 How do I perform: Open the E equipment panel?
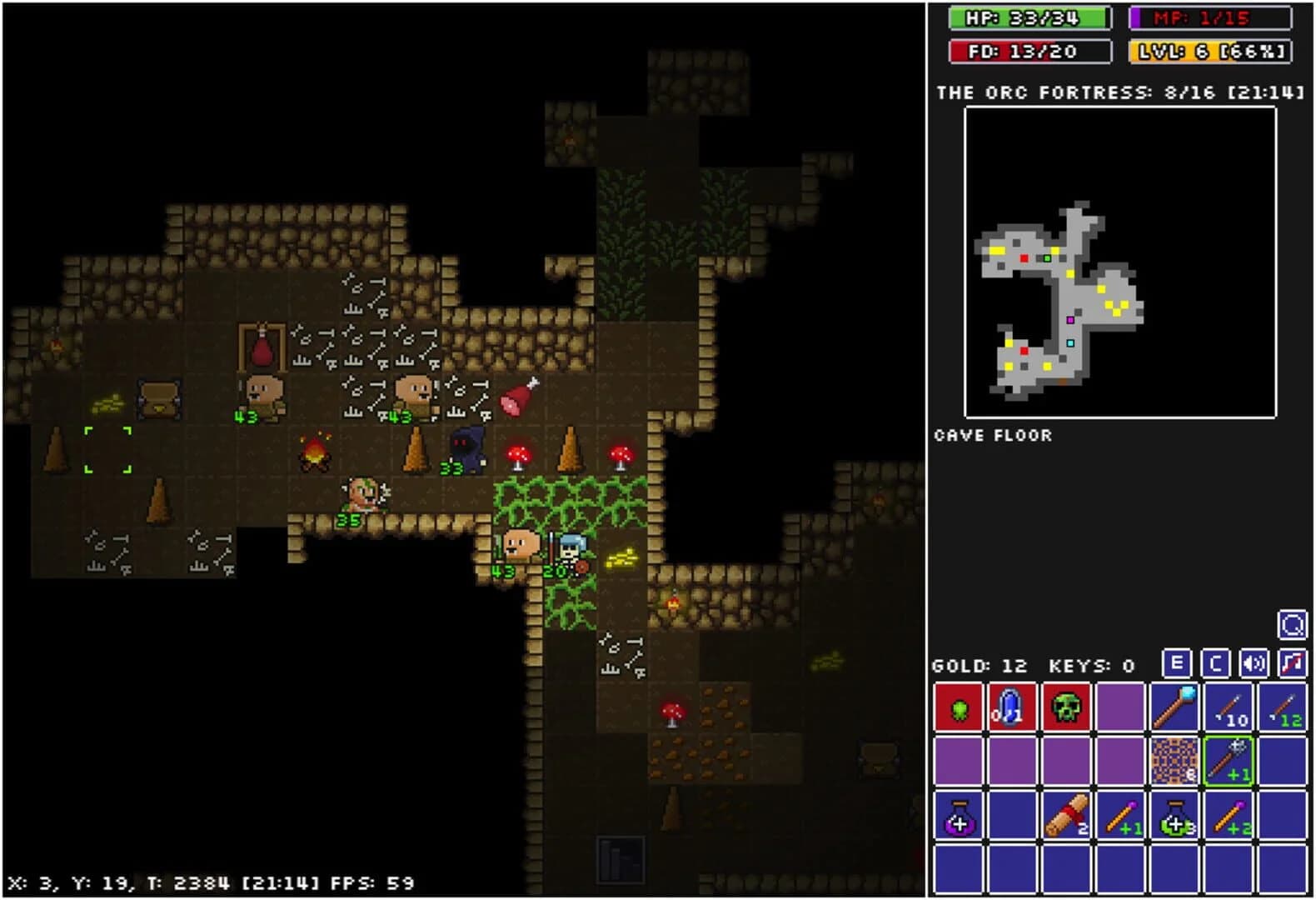(x=1176, y=665)
